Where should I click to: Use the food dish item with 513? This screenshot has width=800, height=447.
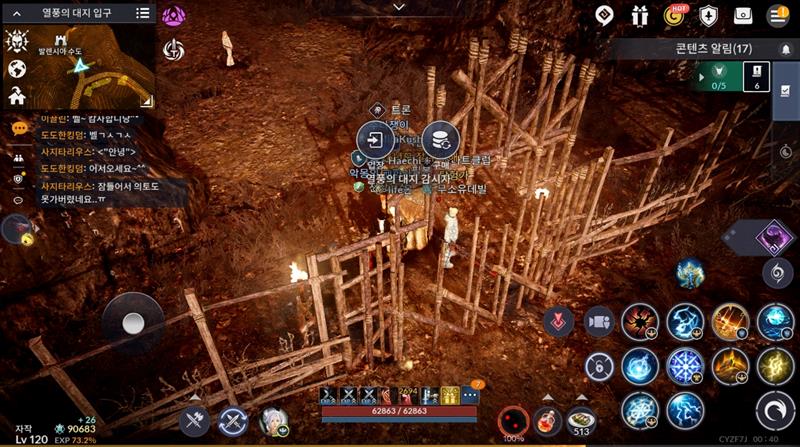(x=579, y=420)
